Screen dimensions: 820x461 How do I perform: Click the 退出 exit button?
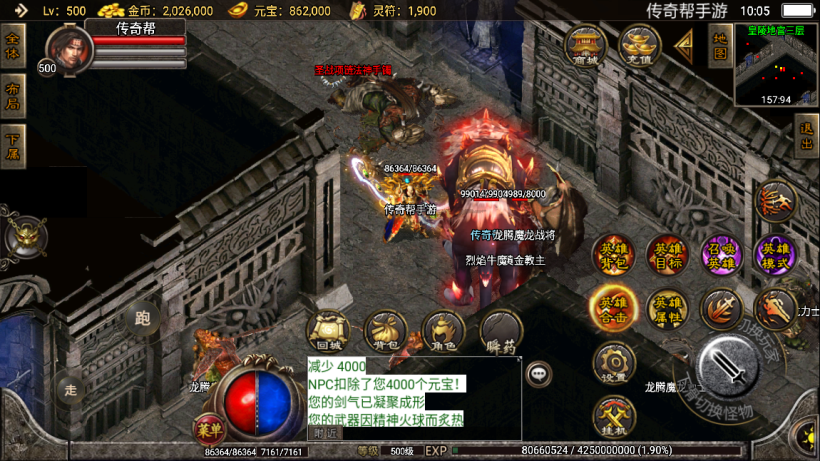coord(807,136)
